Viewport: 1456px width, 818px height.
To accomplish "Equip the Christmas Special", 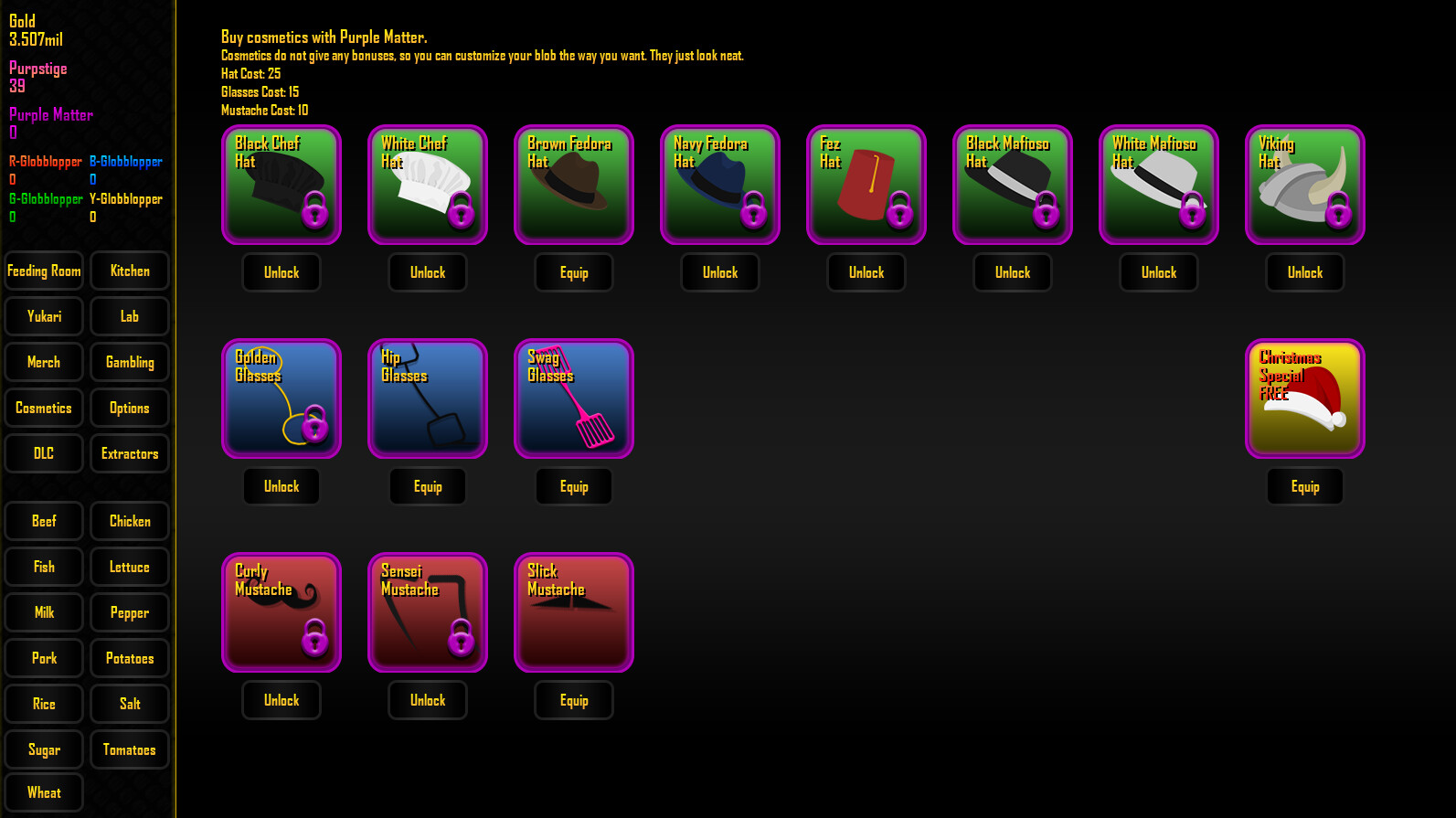I will coord(1304,486).
